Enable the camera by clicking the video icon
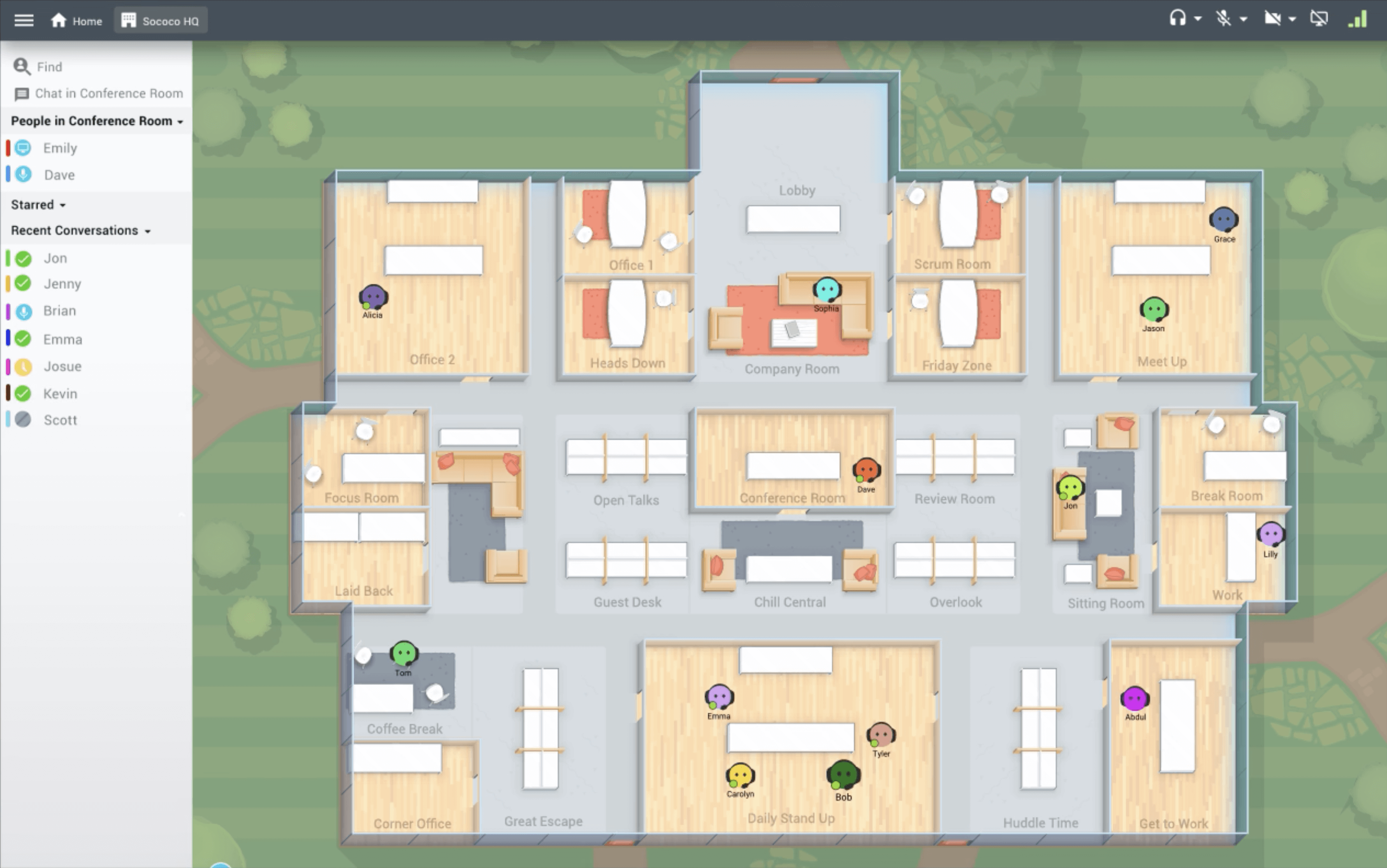 tap(1273, 19)
